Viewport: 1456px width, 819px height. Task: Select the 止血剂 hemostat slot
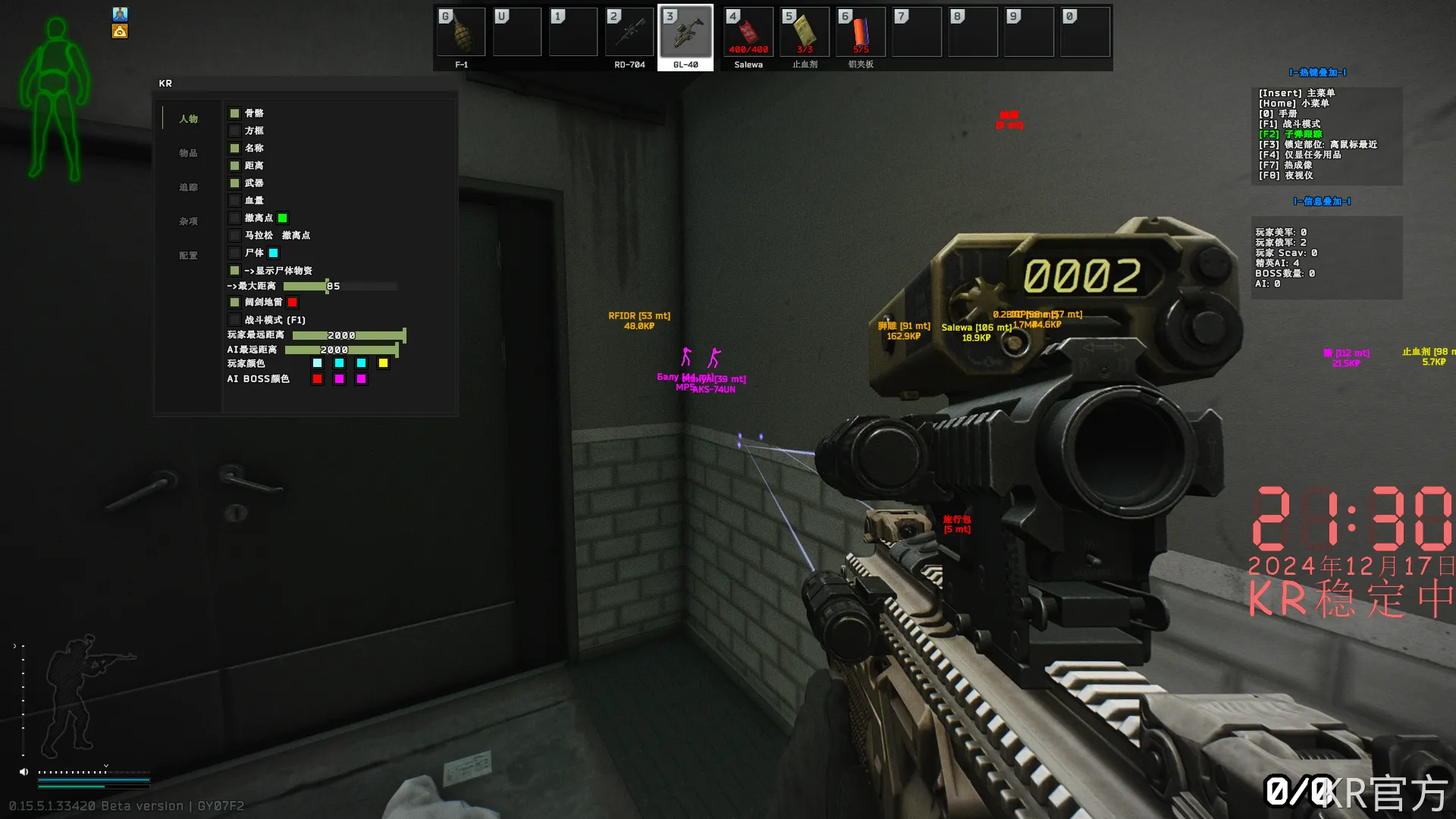tap(805, 32)
